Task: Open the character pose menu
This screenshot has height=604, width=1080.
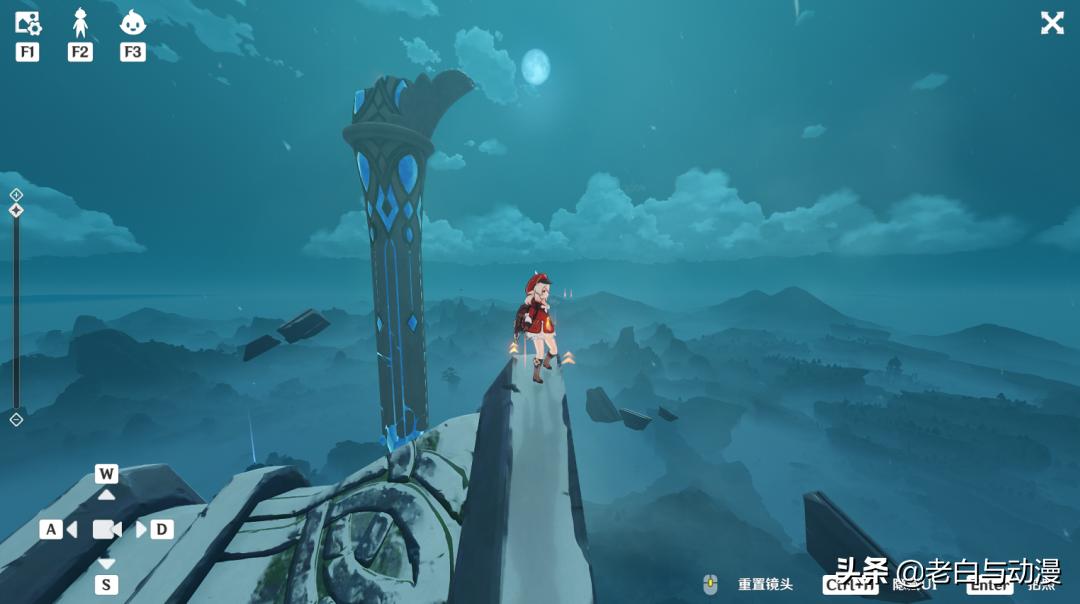Action: coord(80,22)
